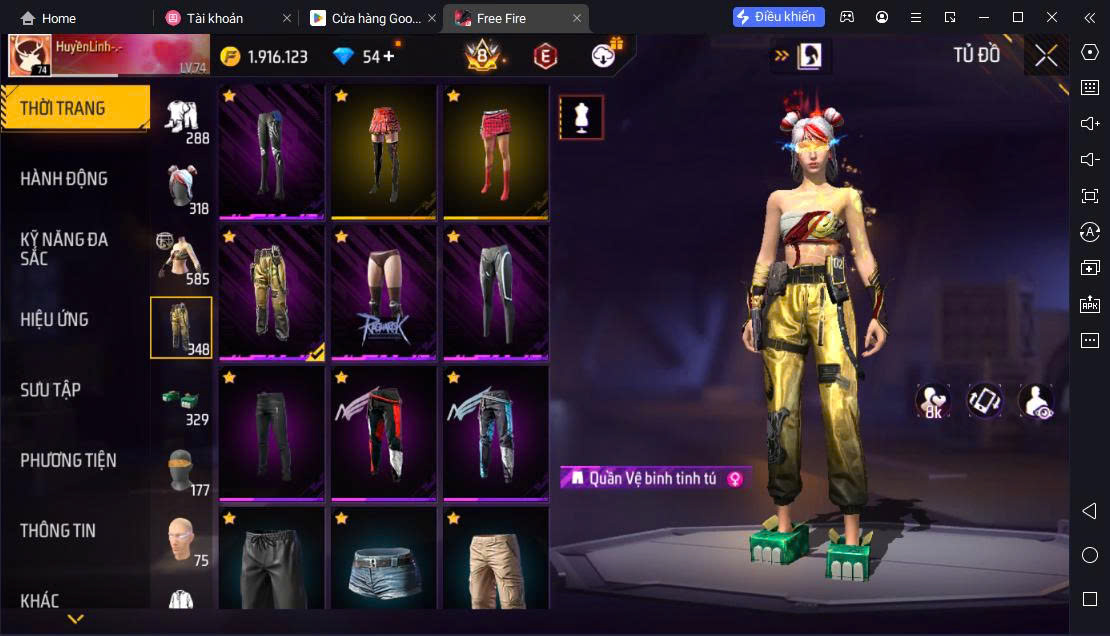This screenshot has width=1110, height=636.
Task: Open the shoes subcategory with green sneakers
Action: coord(181,400)
